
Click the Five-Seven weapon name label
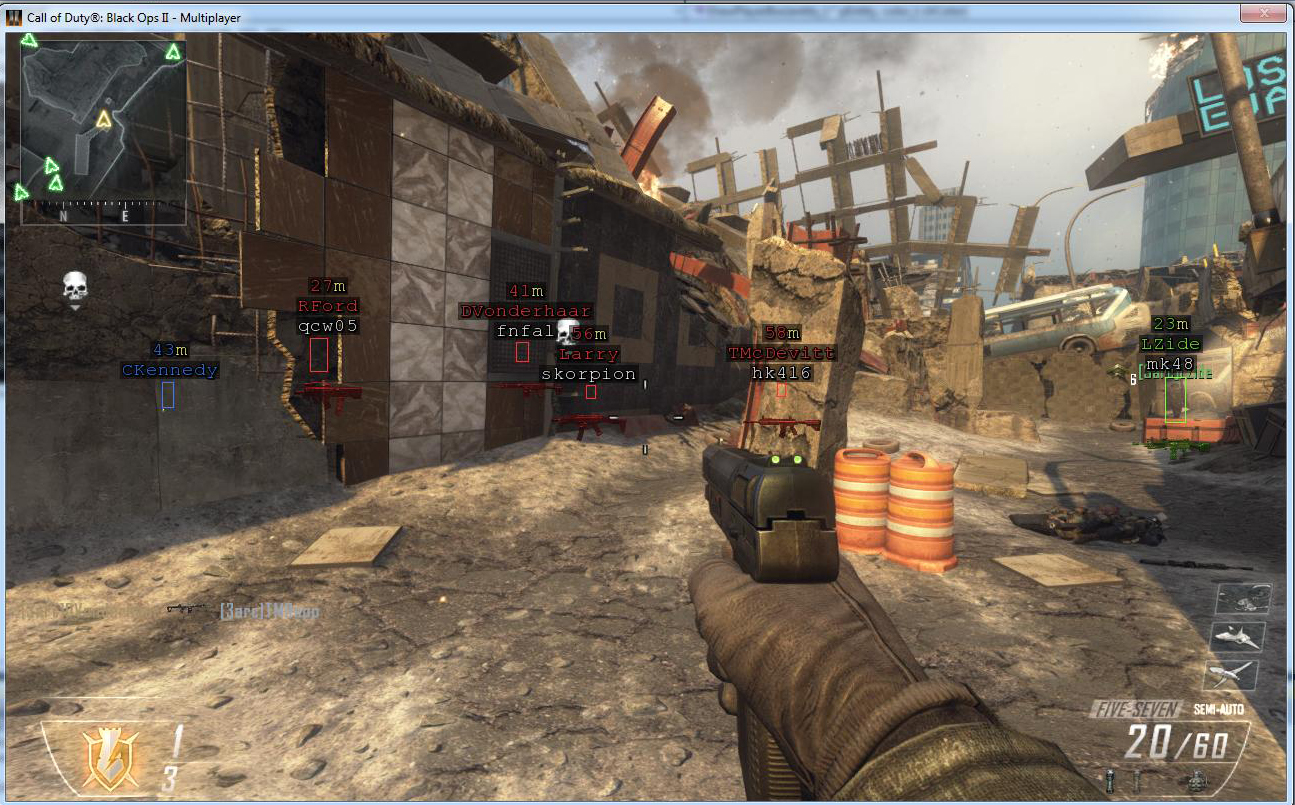tap(1139, 710)
